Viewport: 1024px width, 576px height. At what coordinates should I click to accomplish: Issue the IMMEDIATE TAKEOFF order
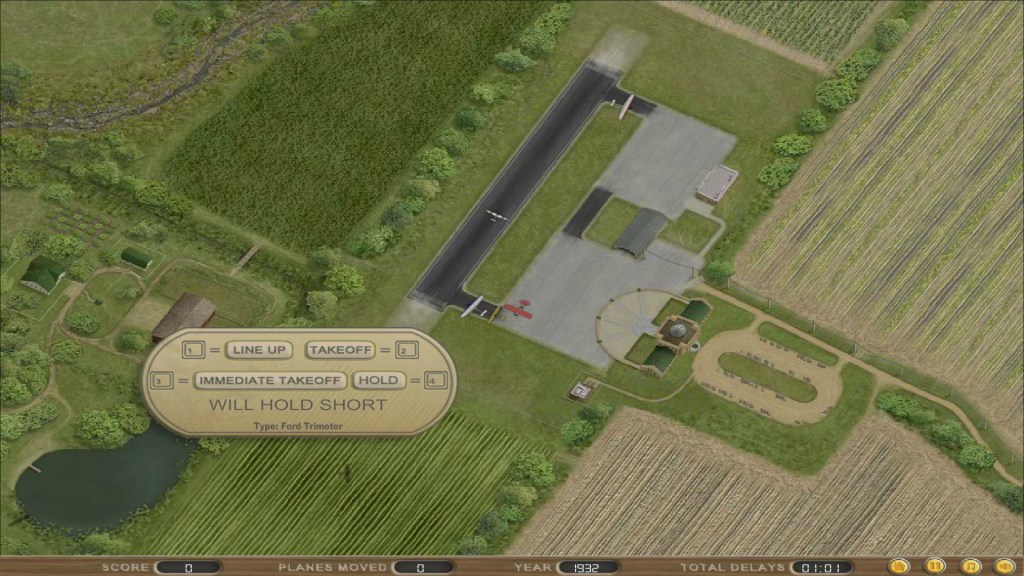click(270, 380)
